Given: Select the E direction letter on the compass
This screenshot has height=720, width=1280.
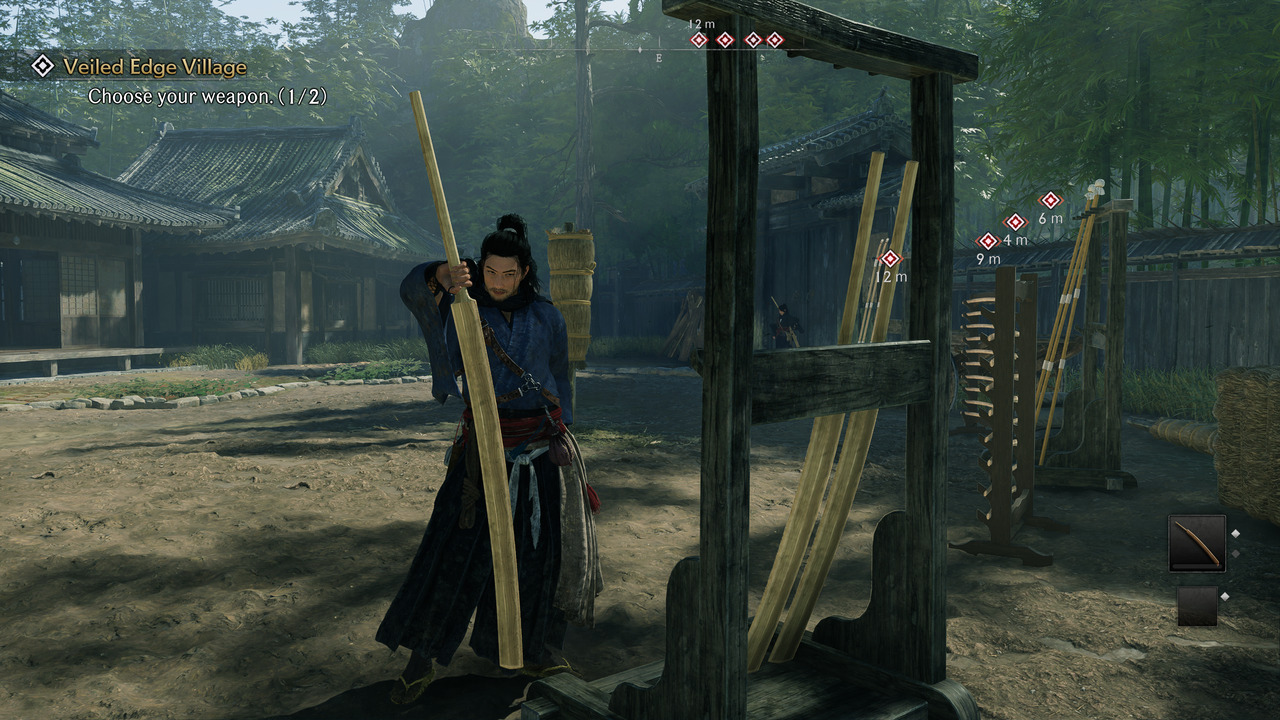Looking at the screenshot, I should pos(658,58).
